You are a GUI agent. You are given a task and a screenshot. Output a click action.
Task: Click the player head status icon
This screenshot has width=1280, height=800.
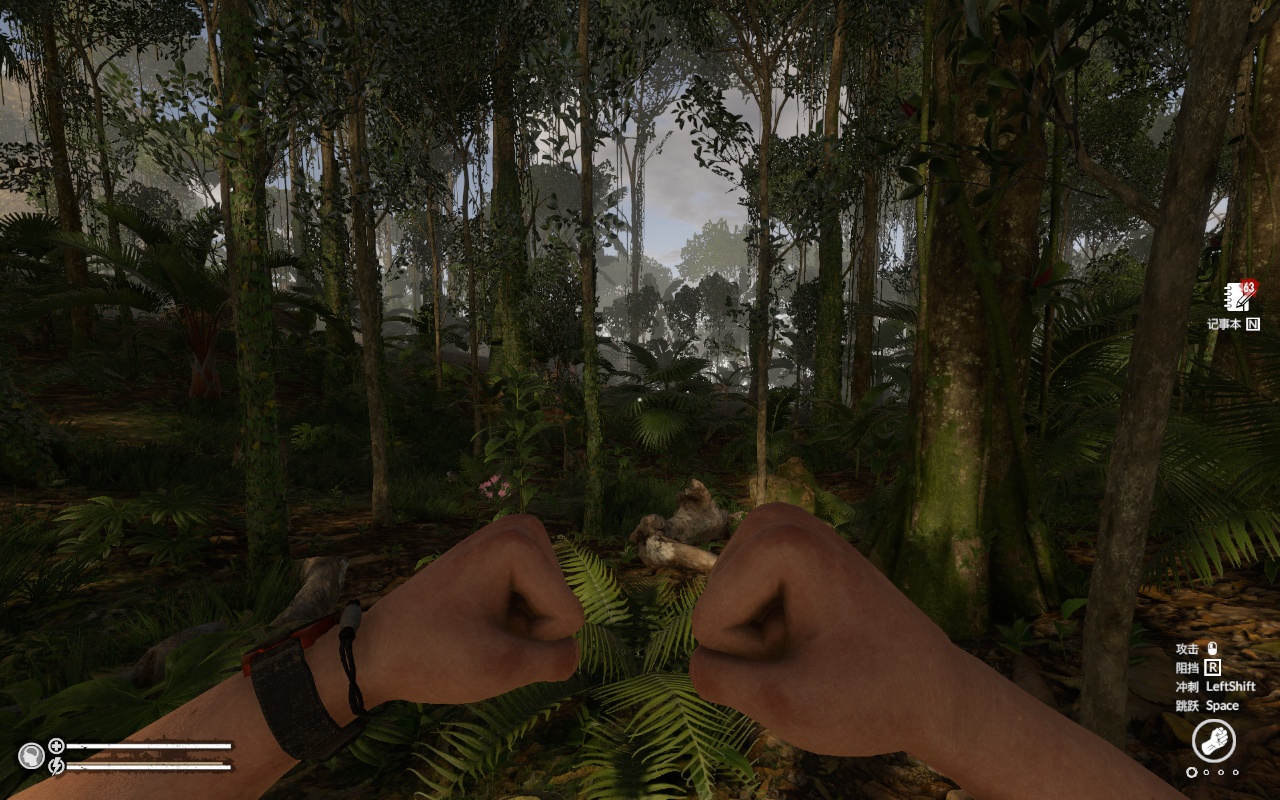tap(31, 756)
